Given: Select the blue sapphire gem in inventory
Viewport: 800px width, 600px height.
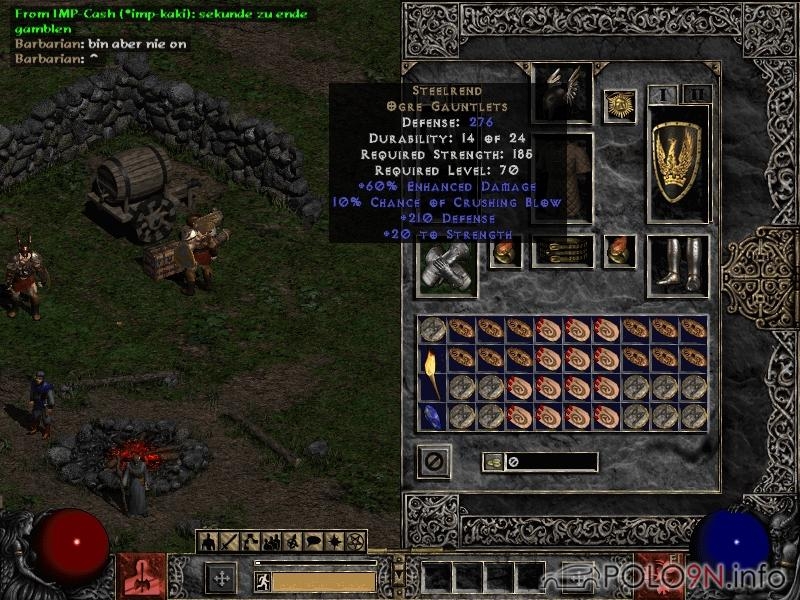Looking at the screenshot, I should [432, 416].
